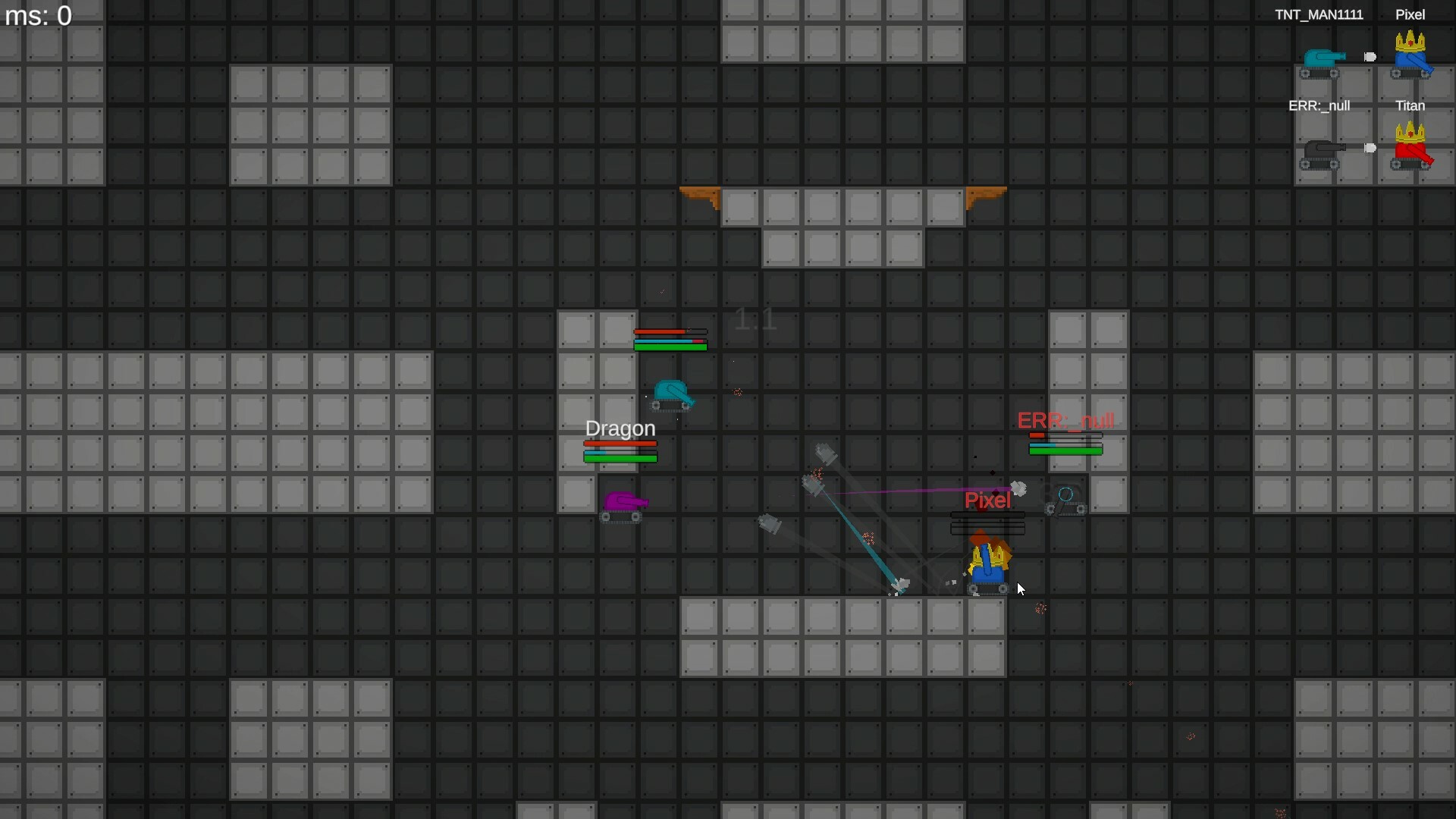Click the Titan name on the scoreboard
The height and width of the screenshot is (819, 1456).
click(1410, 105)
